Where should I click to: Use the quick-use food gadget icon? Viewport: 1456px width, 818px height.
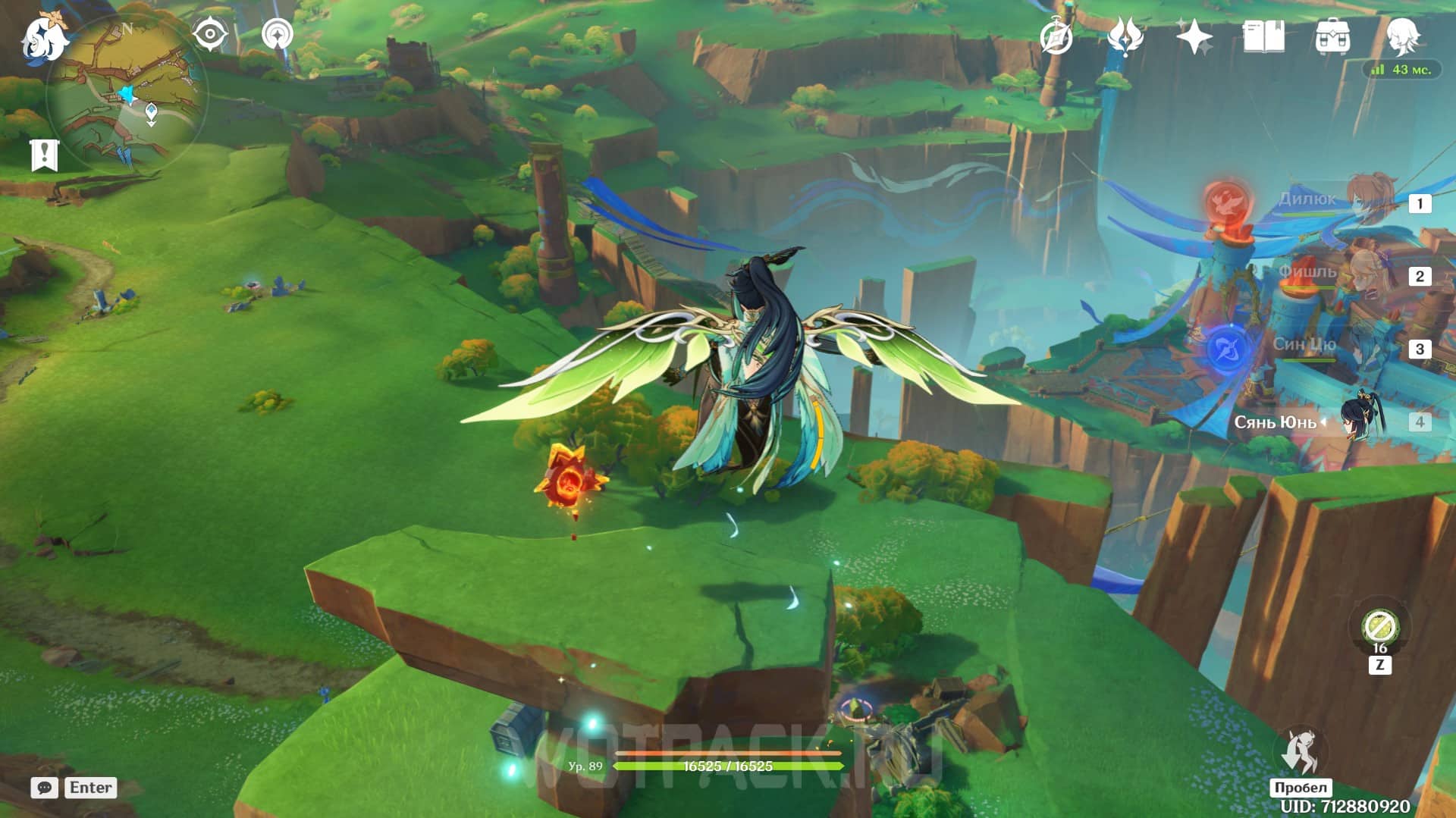1379,627
